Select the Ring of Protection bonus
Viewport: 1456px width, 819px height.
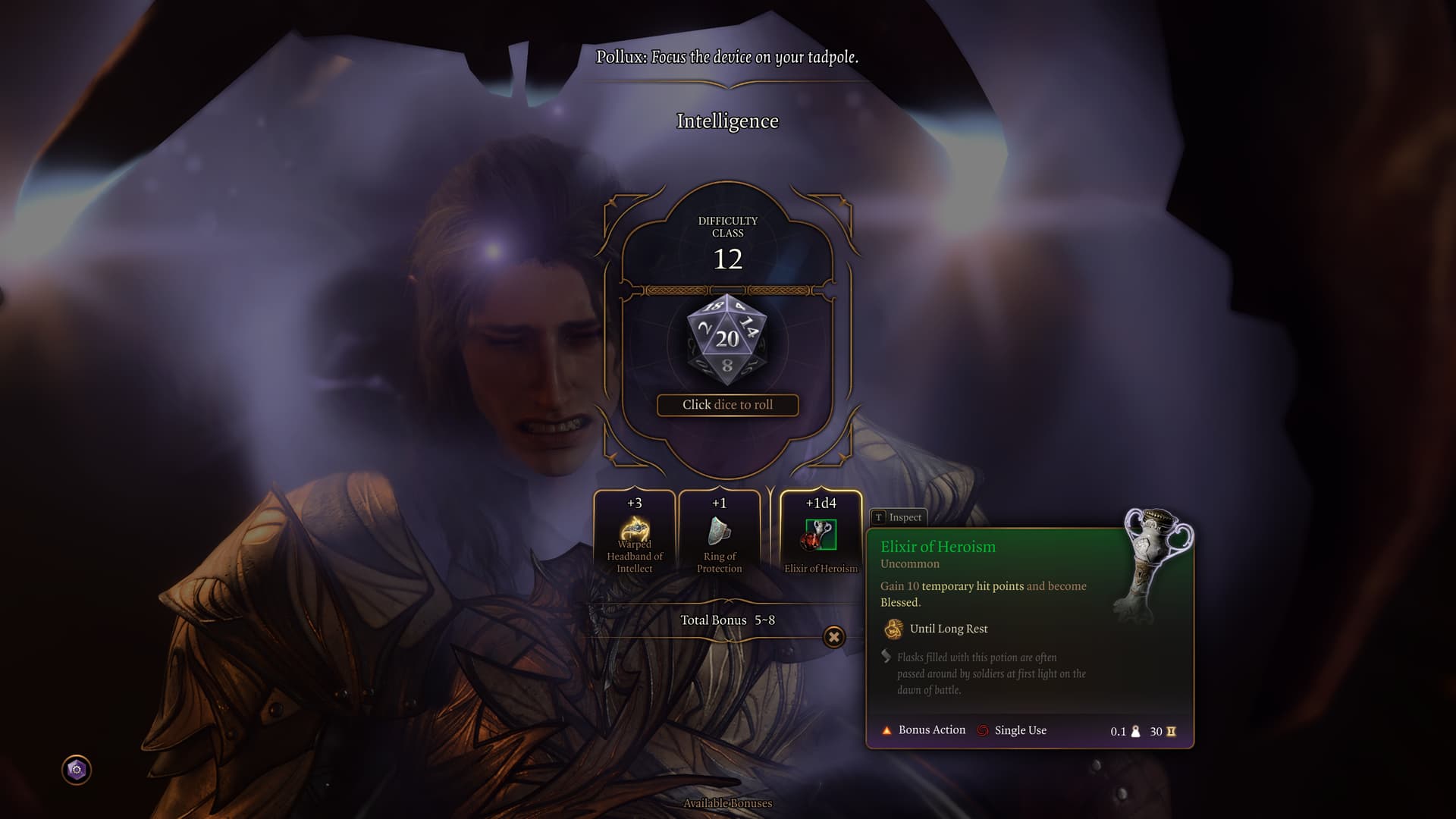719,535
